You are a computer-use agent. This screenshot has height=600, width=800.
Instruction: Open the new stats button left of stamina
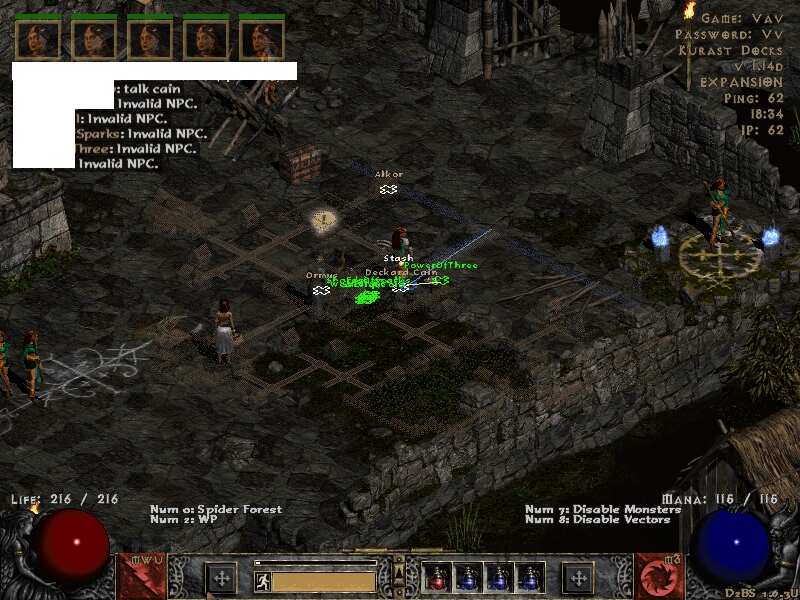click(221, 578)
